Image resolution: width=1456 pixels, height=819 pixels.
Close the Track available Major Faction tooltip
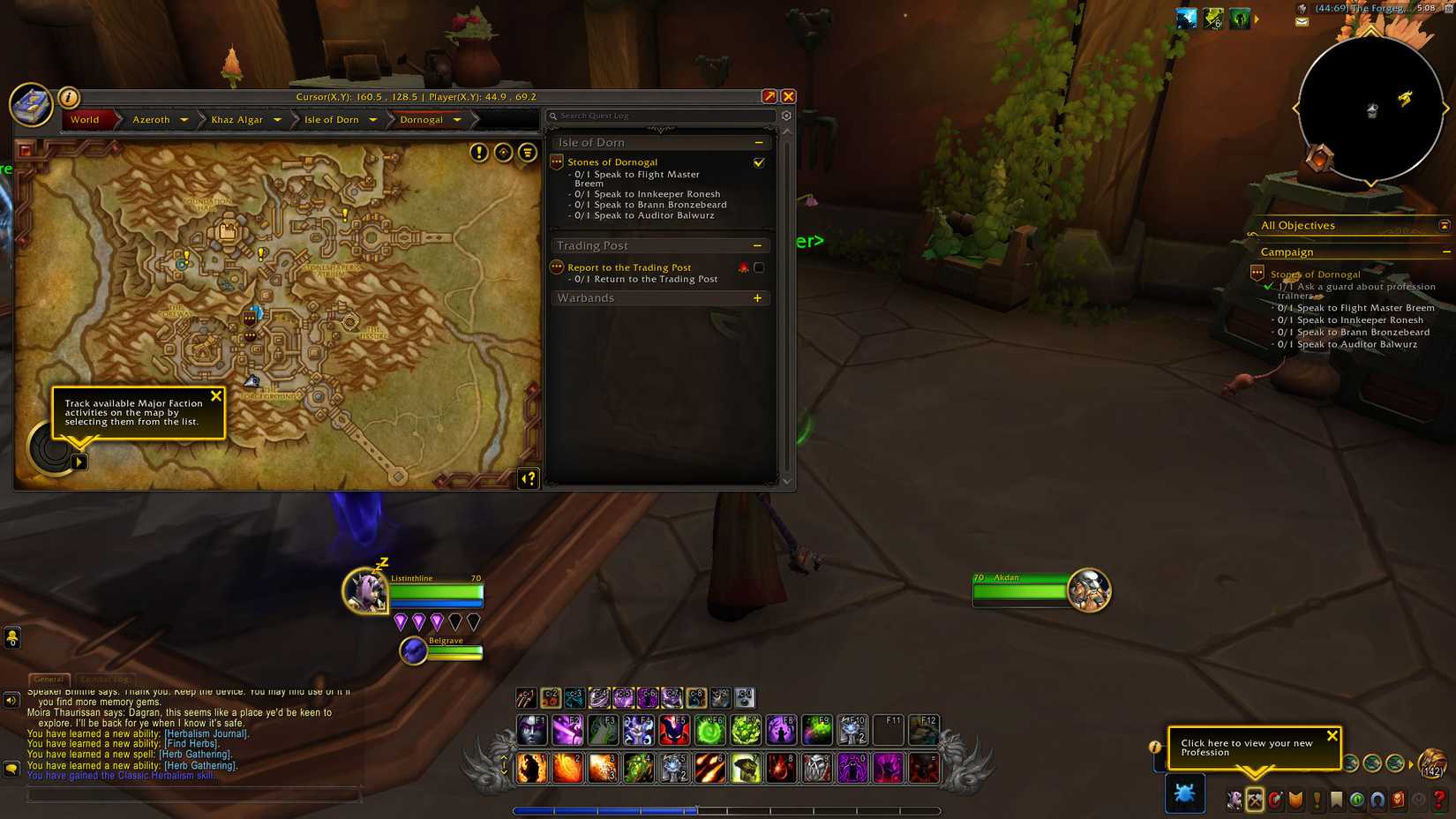click(217, 396)
